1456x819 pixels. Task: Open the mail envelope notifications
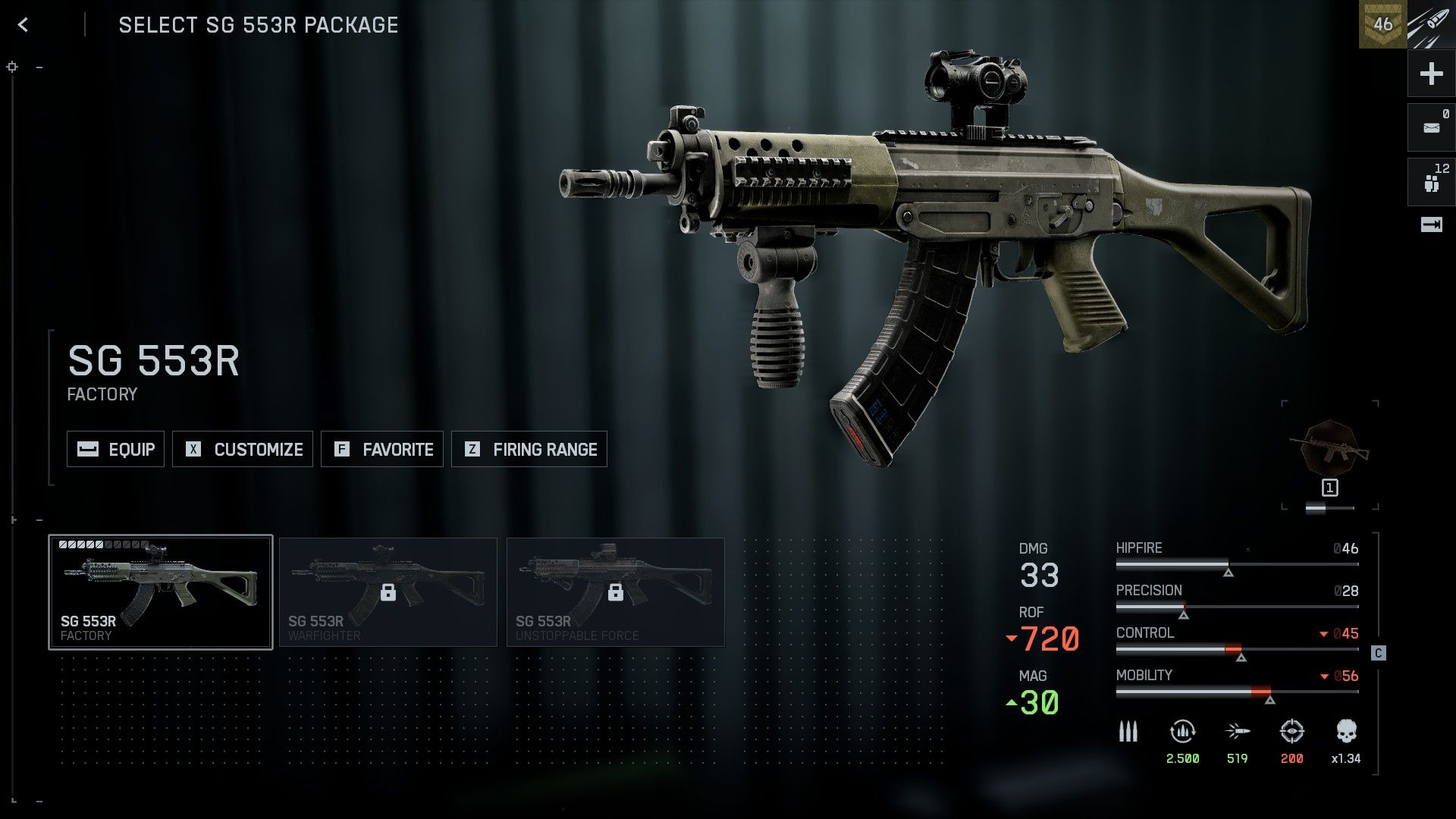[1431, 127]
